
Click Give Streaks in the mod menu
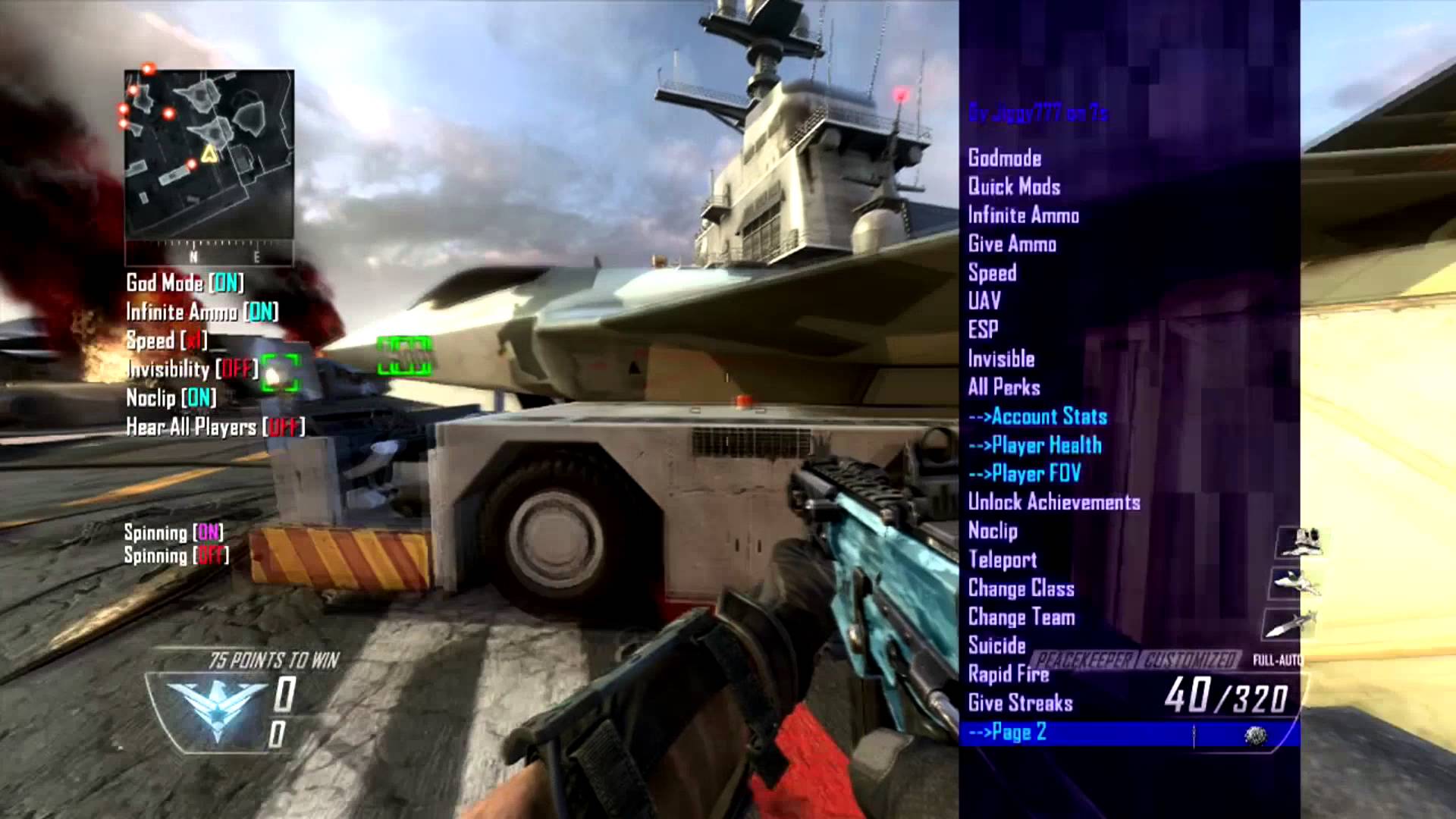click(x=1018, y=704)
